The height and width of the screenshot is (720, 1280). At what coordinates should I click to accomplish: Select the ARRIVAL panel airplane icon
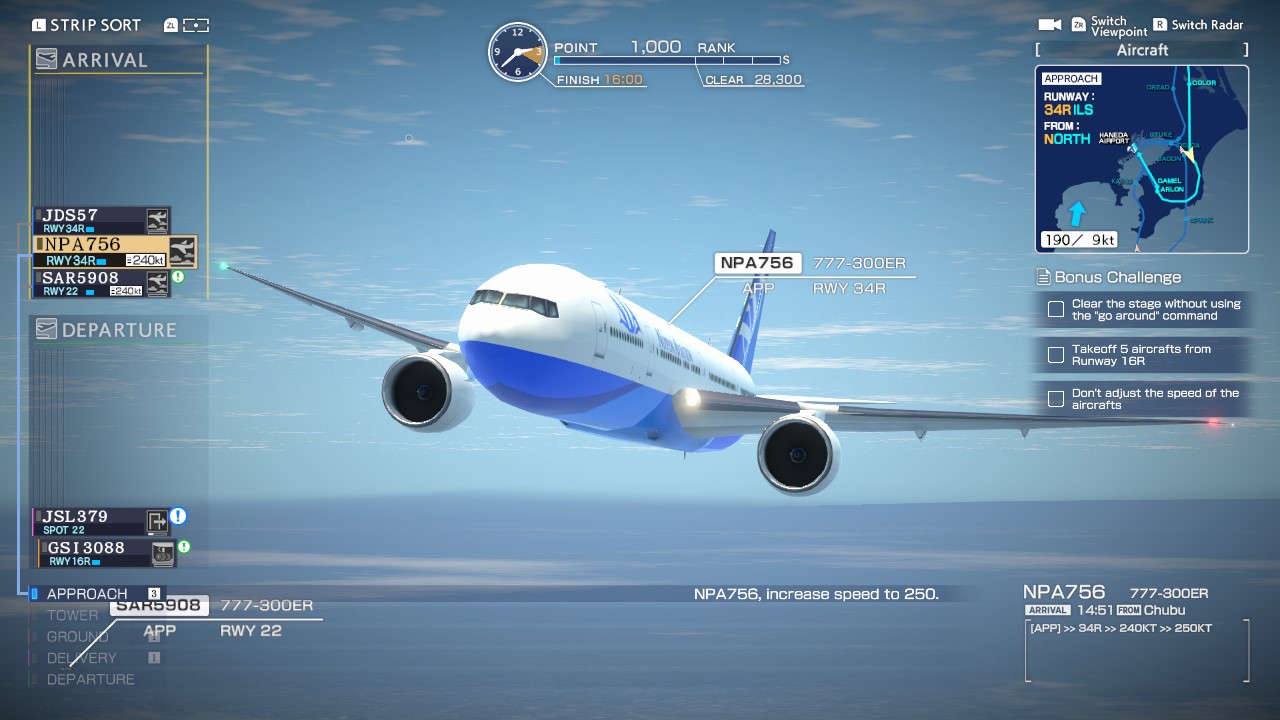[x=45, y=60]
